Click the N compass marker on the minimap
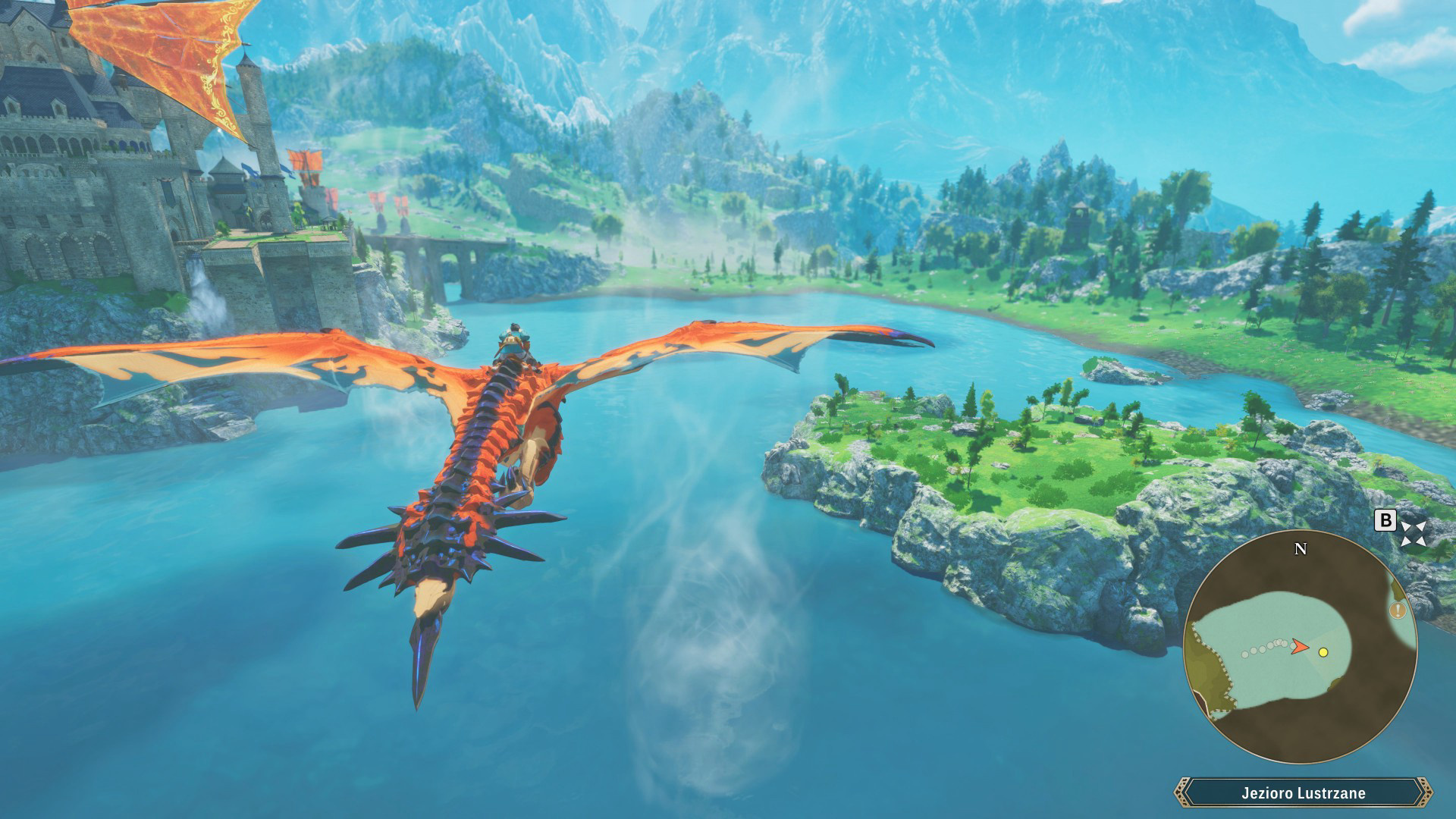Screen dimensions: 1456x819 point(1301,550)
